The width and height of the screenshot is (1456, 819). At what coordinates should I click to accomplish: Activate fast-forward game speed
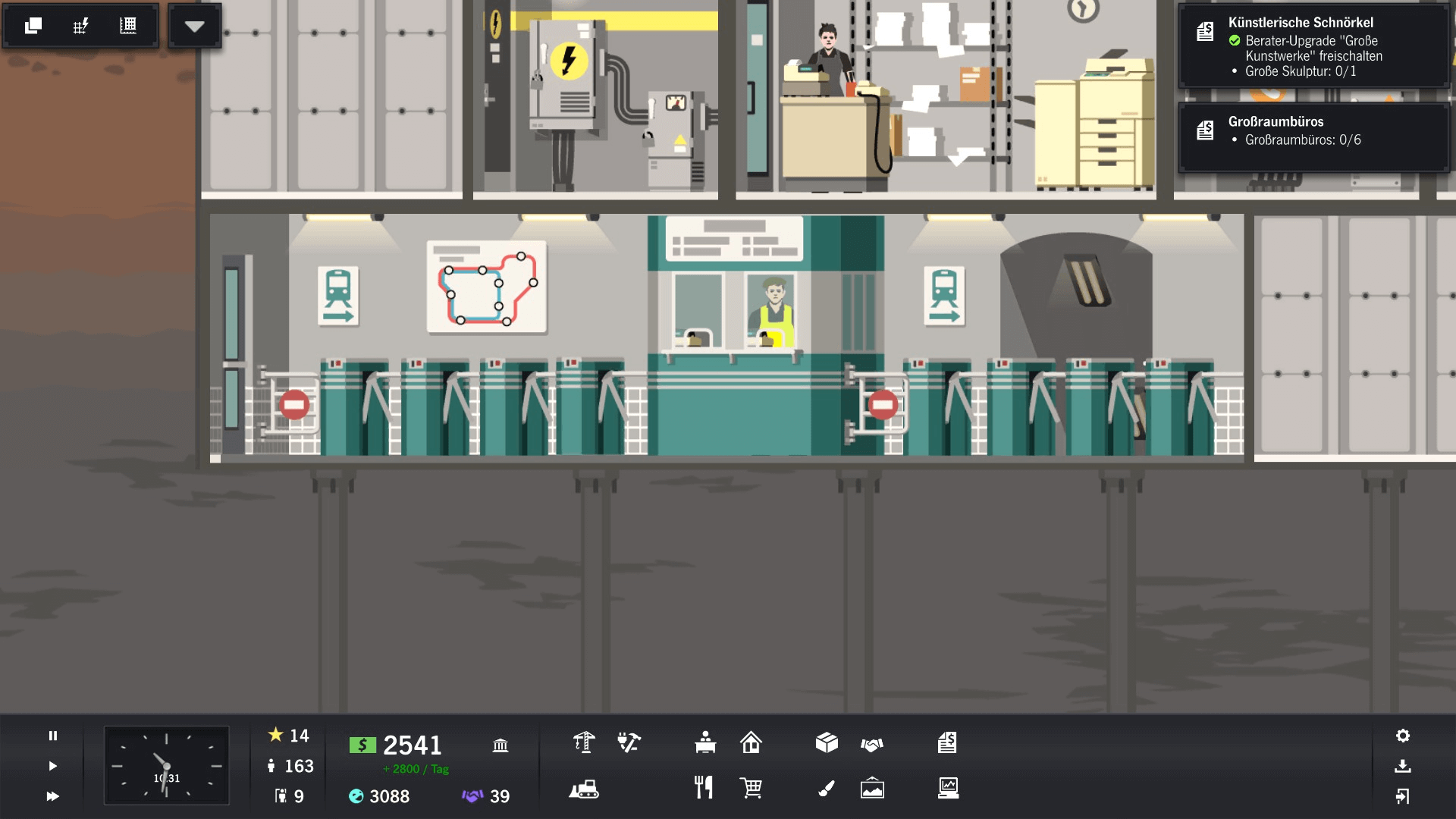pyautogui.click(x=53, y=796)
